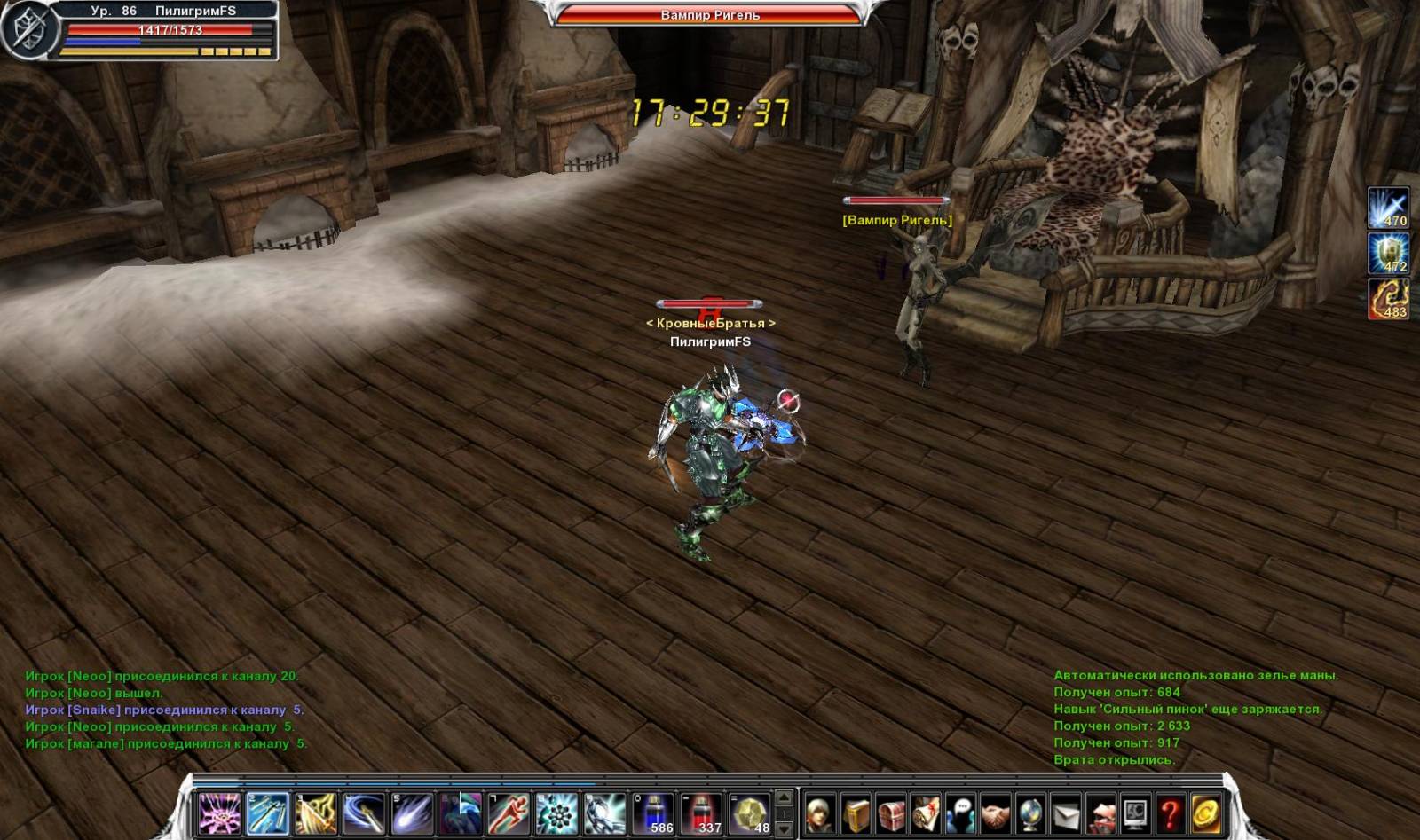Open the treasure chest inventory
The height and width of the screenshot is (840, 1420).
tap(891, 813)
